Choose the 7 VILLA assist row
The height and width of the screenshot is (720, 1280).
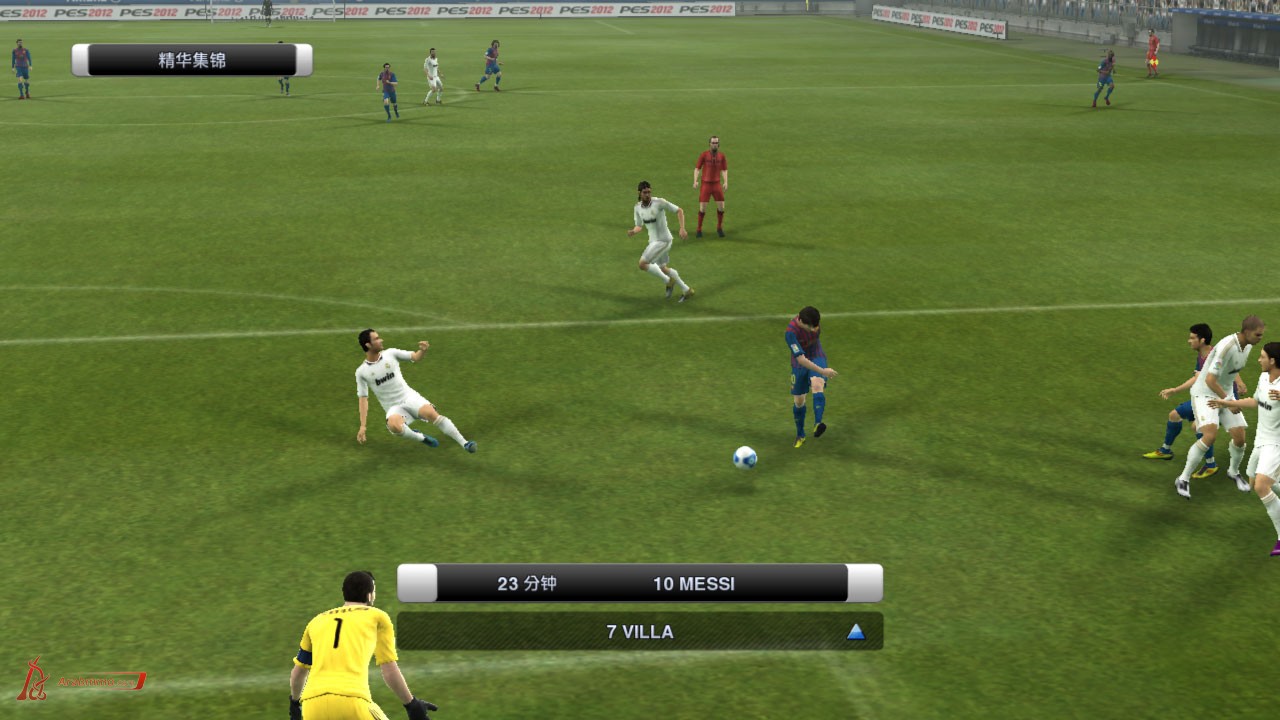point(640,632)
